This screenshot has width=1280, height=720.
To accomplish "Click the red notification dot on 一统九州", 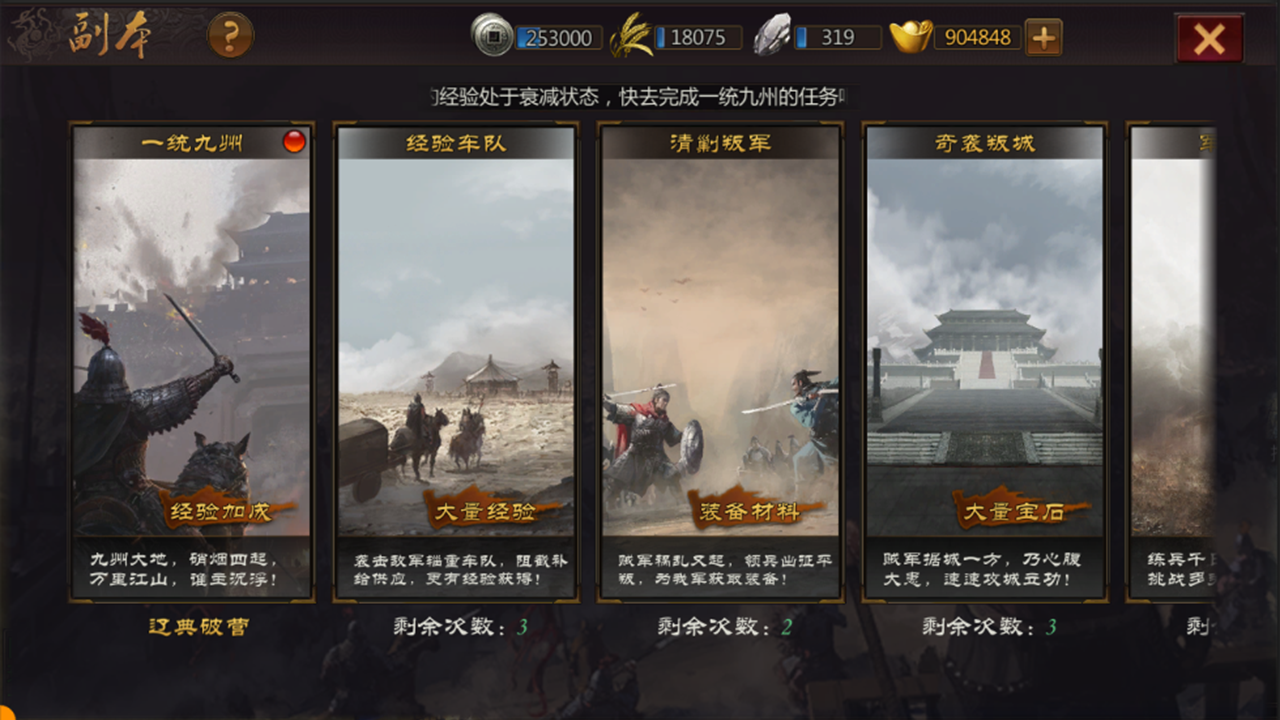I will 295,141.
